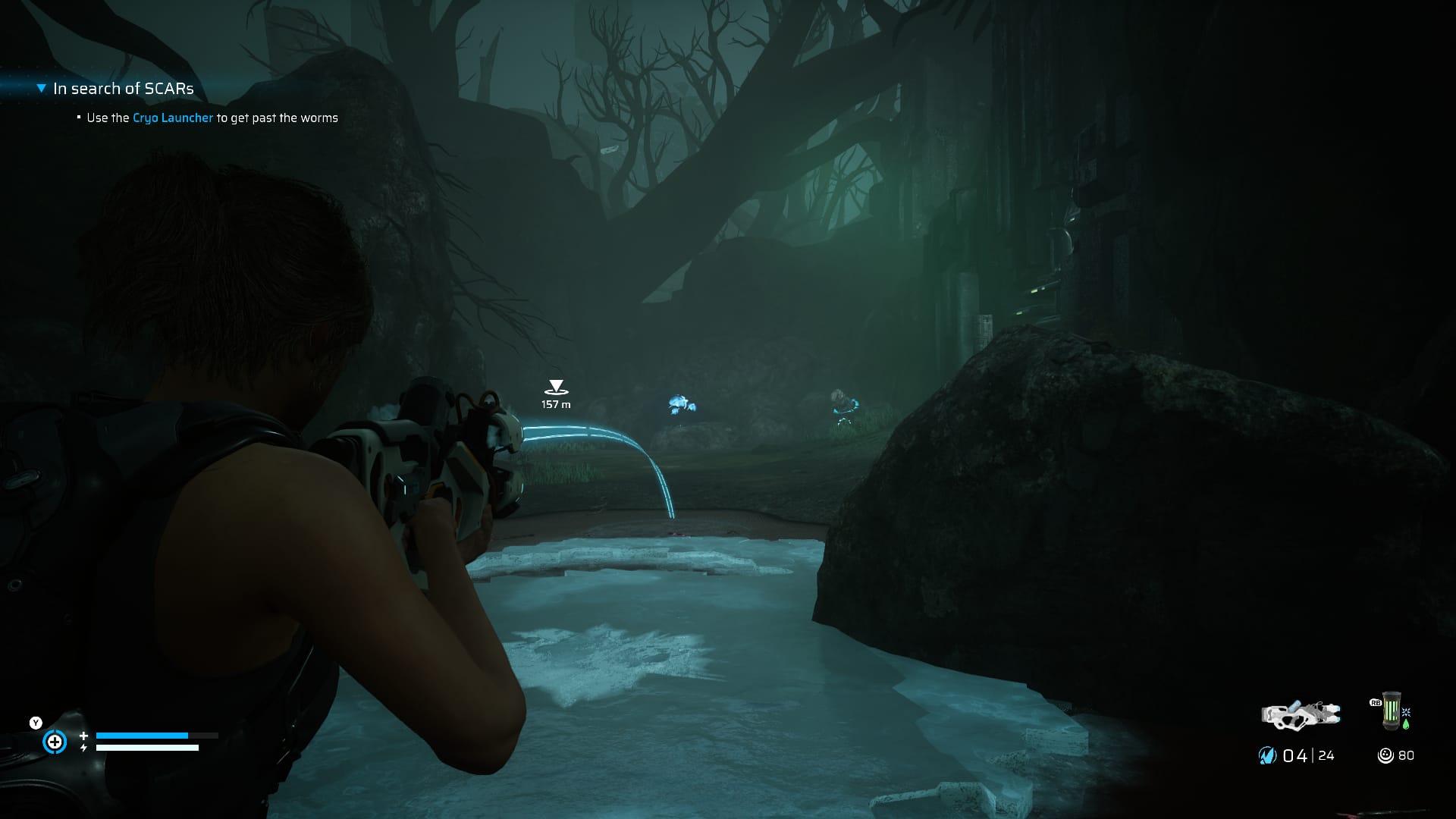
Task: Activate the blue healing injector icon
Action: pos(55,742)
